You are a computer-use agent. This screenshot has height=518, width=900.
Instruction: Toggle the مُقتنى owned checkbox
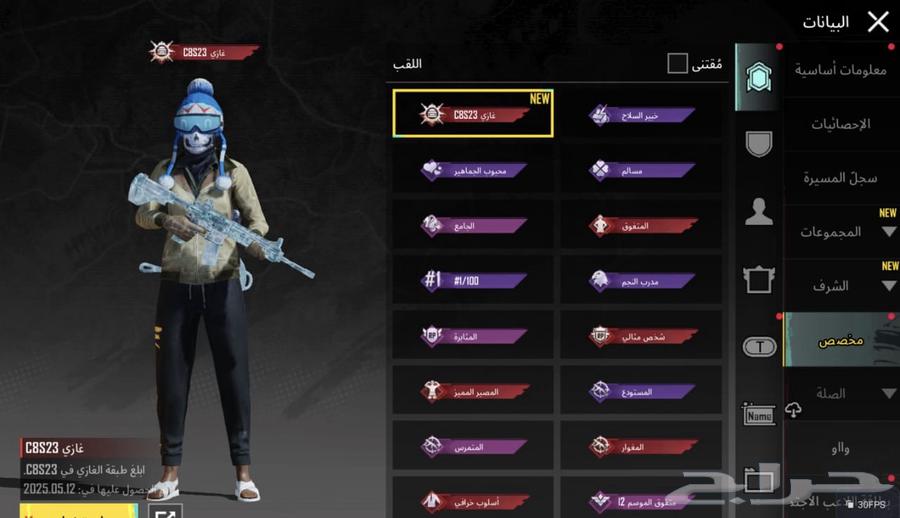(x=678, y=64)
